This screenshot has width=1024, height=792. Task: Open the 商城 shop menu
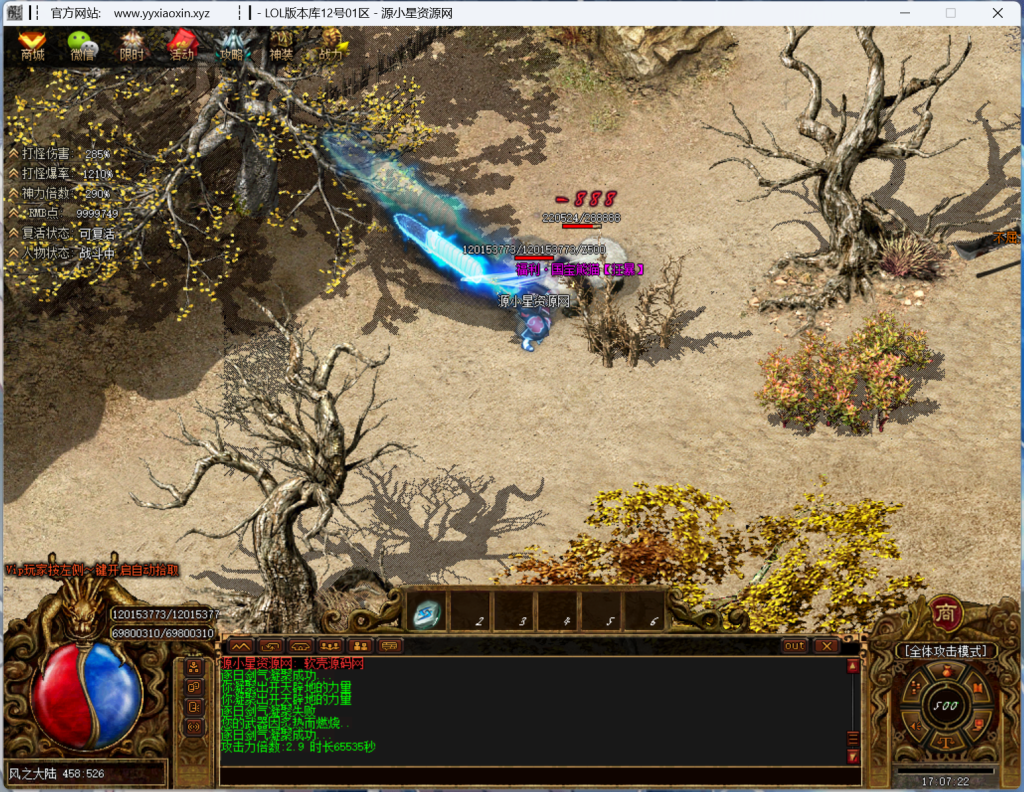point(32,45)
